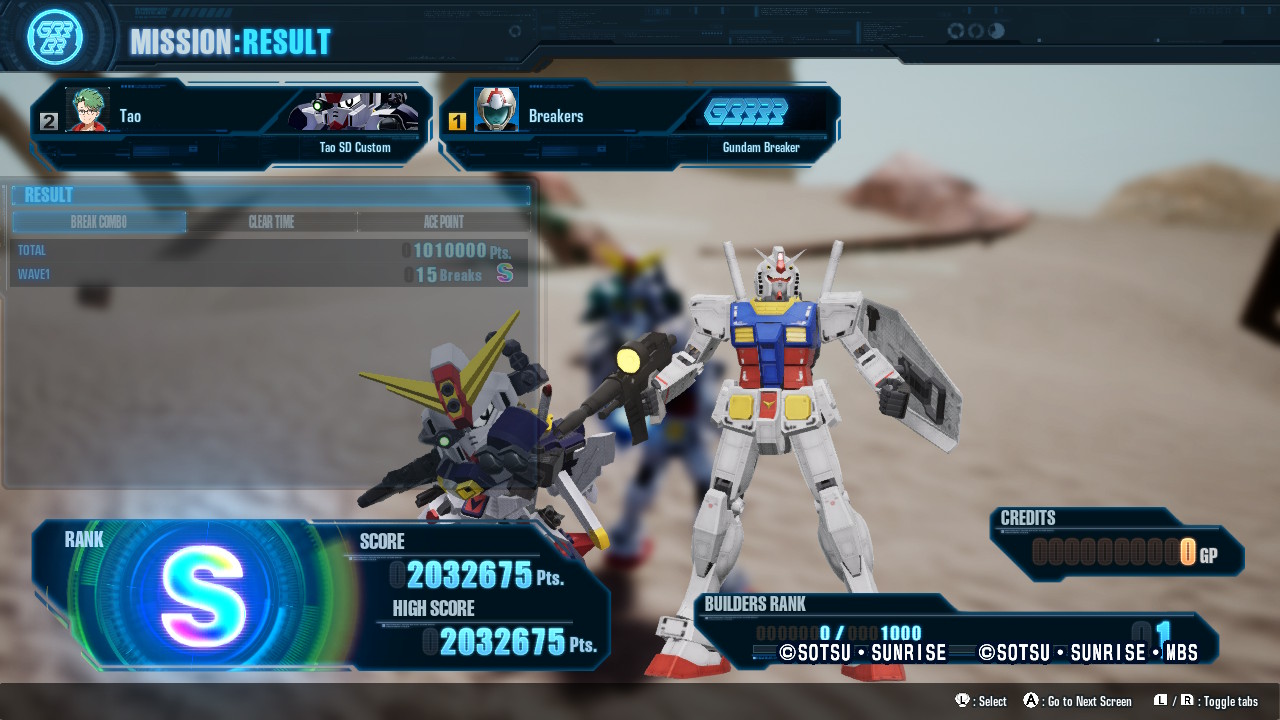Select Tao's player card
This screenshot has width=1280, height=720.
(232, 124)
